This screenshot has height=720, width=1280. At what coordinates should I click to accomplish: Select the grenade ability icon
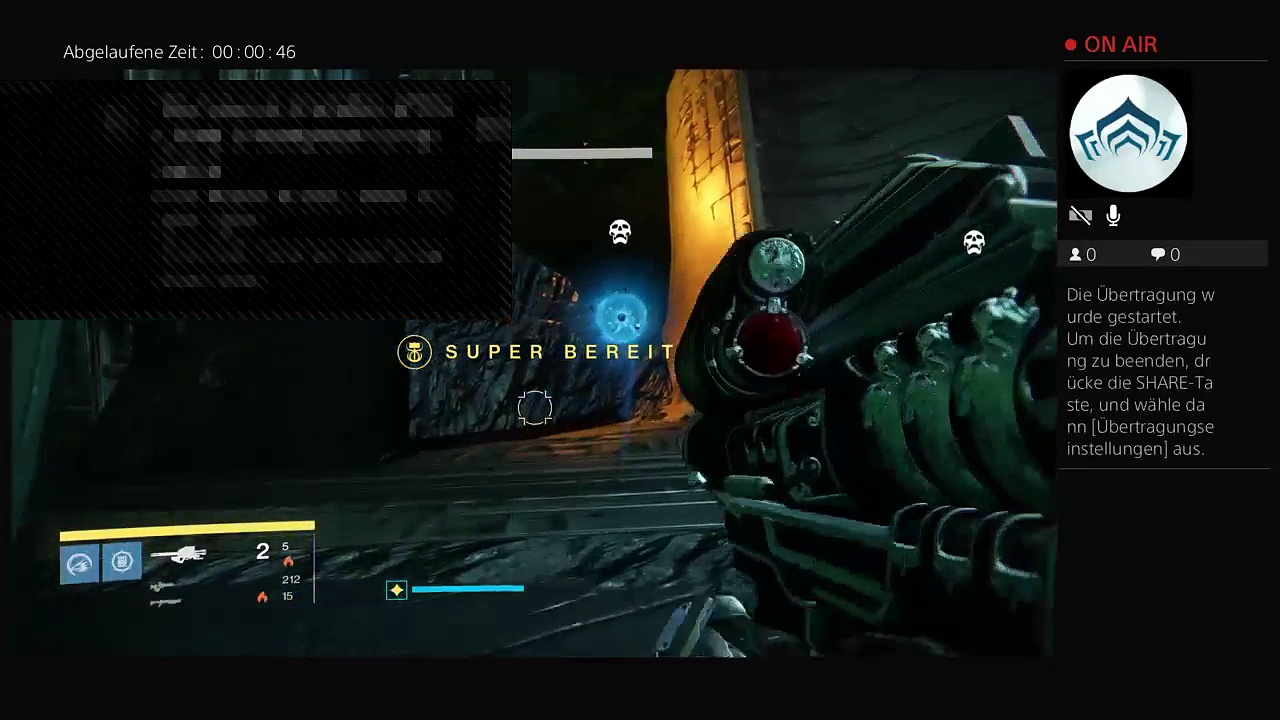(79, 564)
